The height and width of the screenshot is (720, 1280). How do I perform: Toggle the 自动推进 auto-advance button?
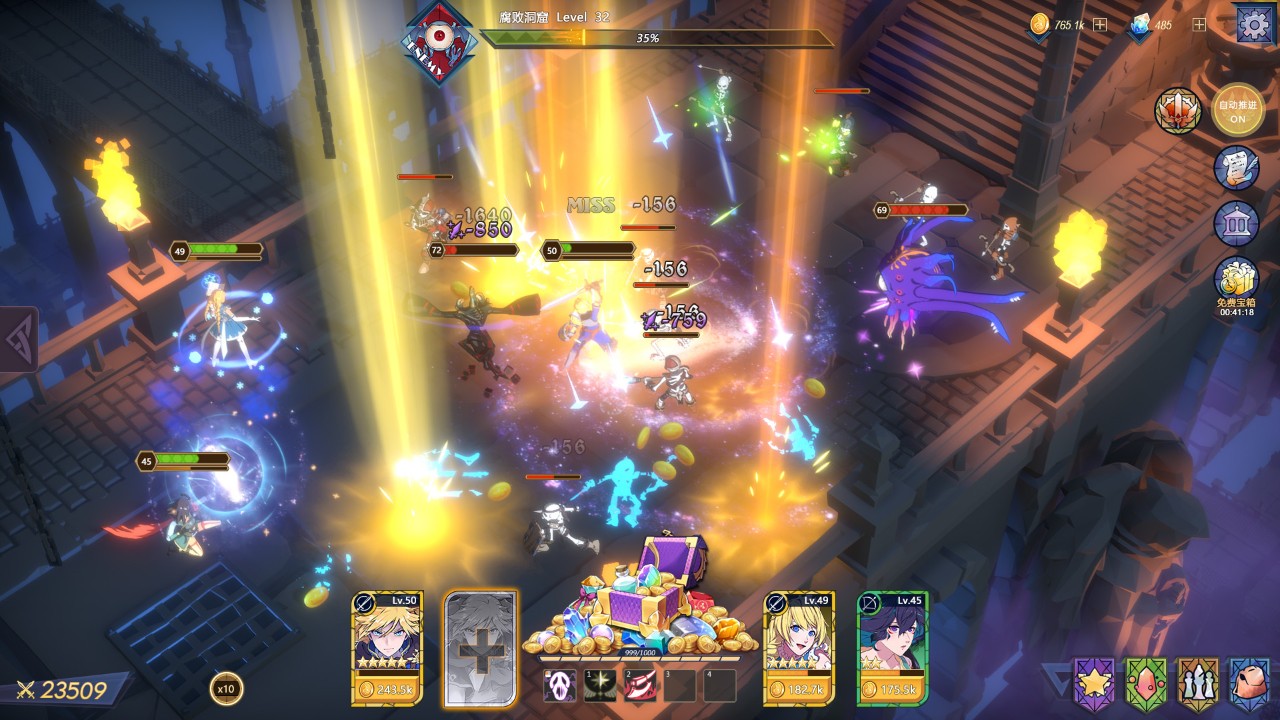(1237, 109)
